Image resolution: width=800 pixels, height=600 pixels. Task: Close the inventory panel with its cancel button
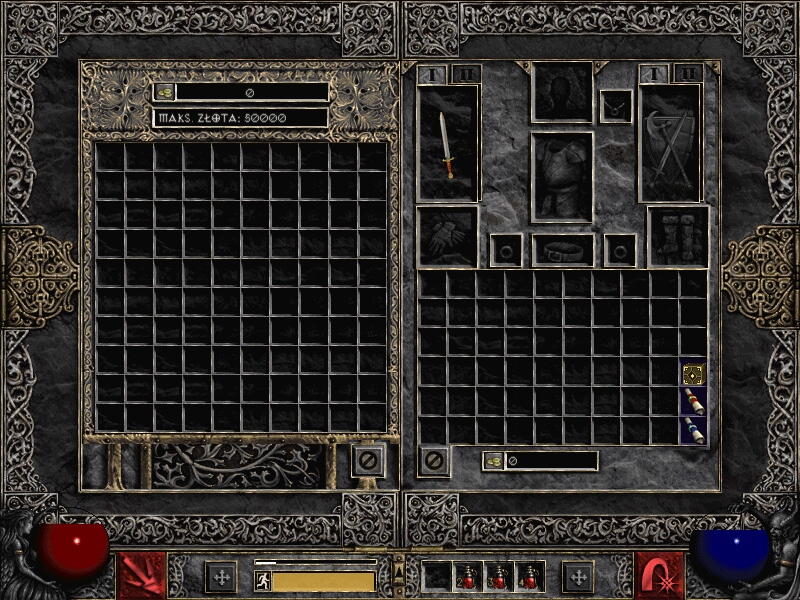[x=433, y=461]
